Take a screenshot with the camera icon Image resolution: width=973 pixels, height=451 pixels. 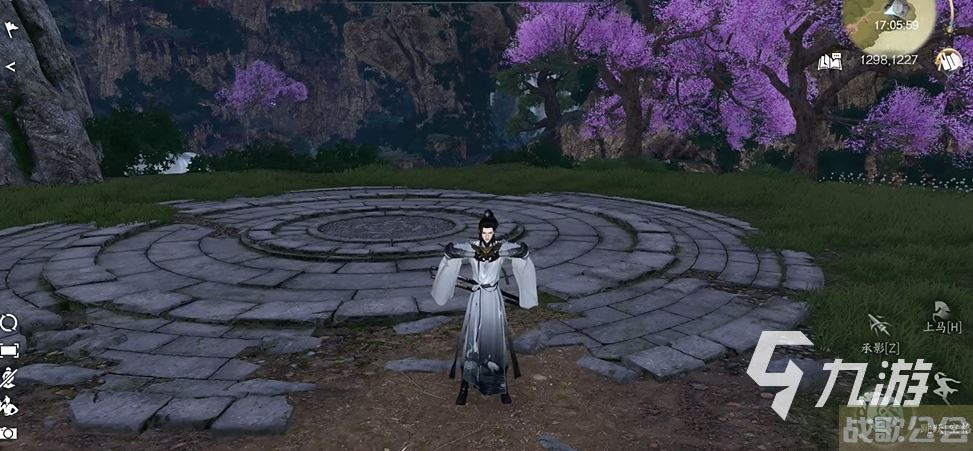coord(9,433)
